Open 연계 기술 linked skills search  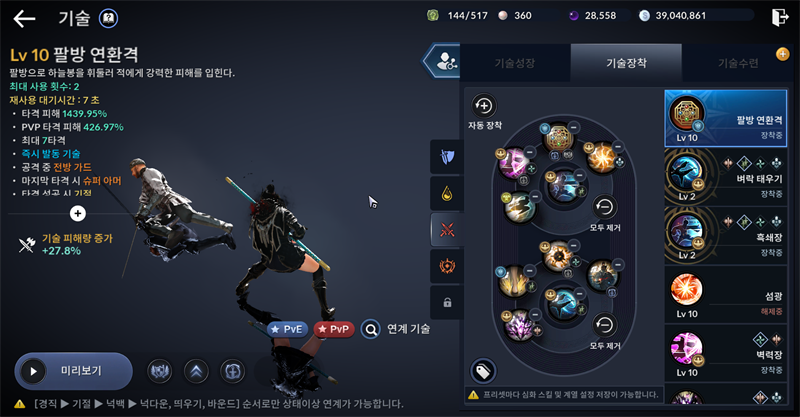pyautogui.click(x=396, y=328)
